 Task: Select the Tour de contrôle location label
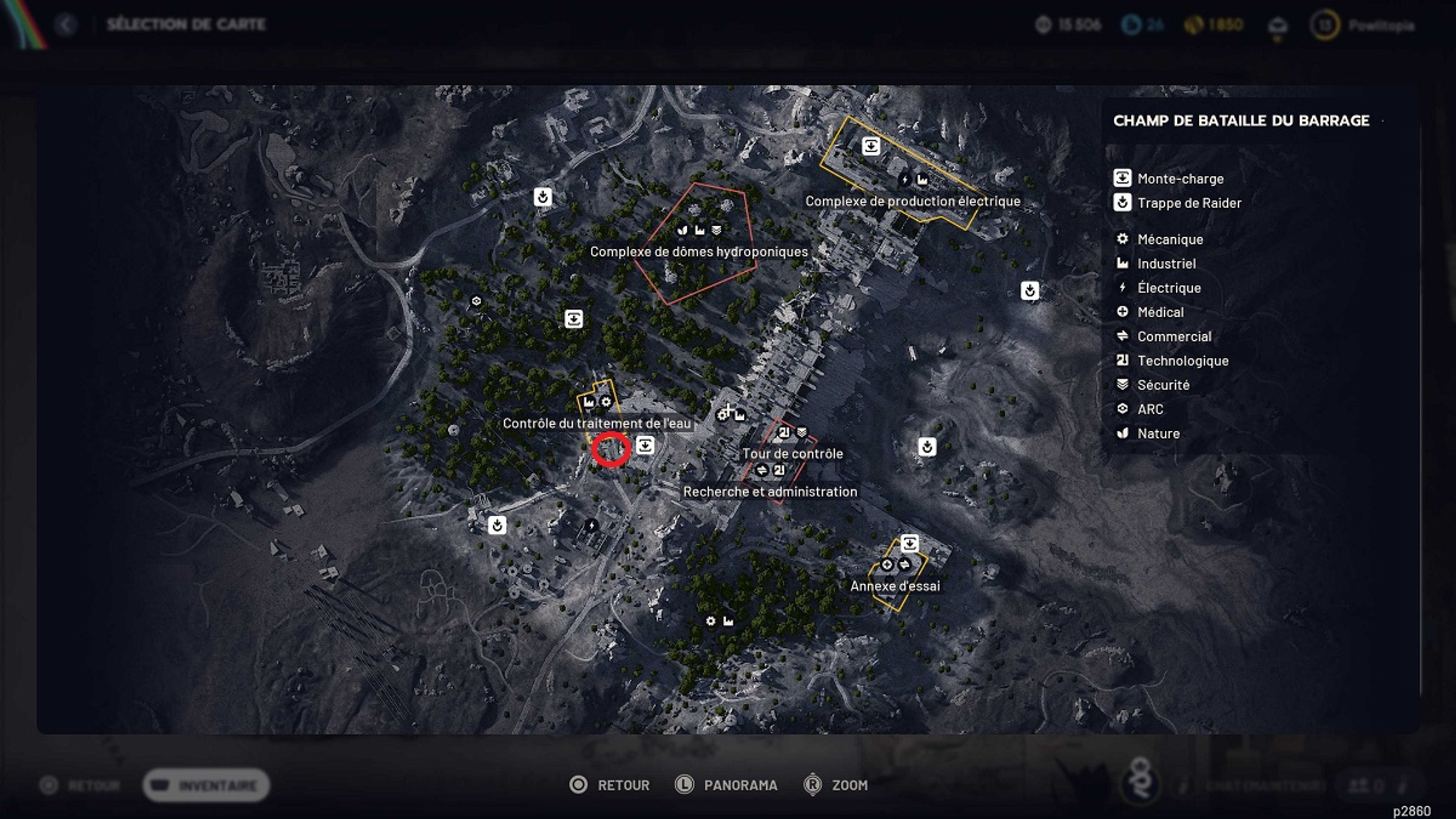coord(792,453)
